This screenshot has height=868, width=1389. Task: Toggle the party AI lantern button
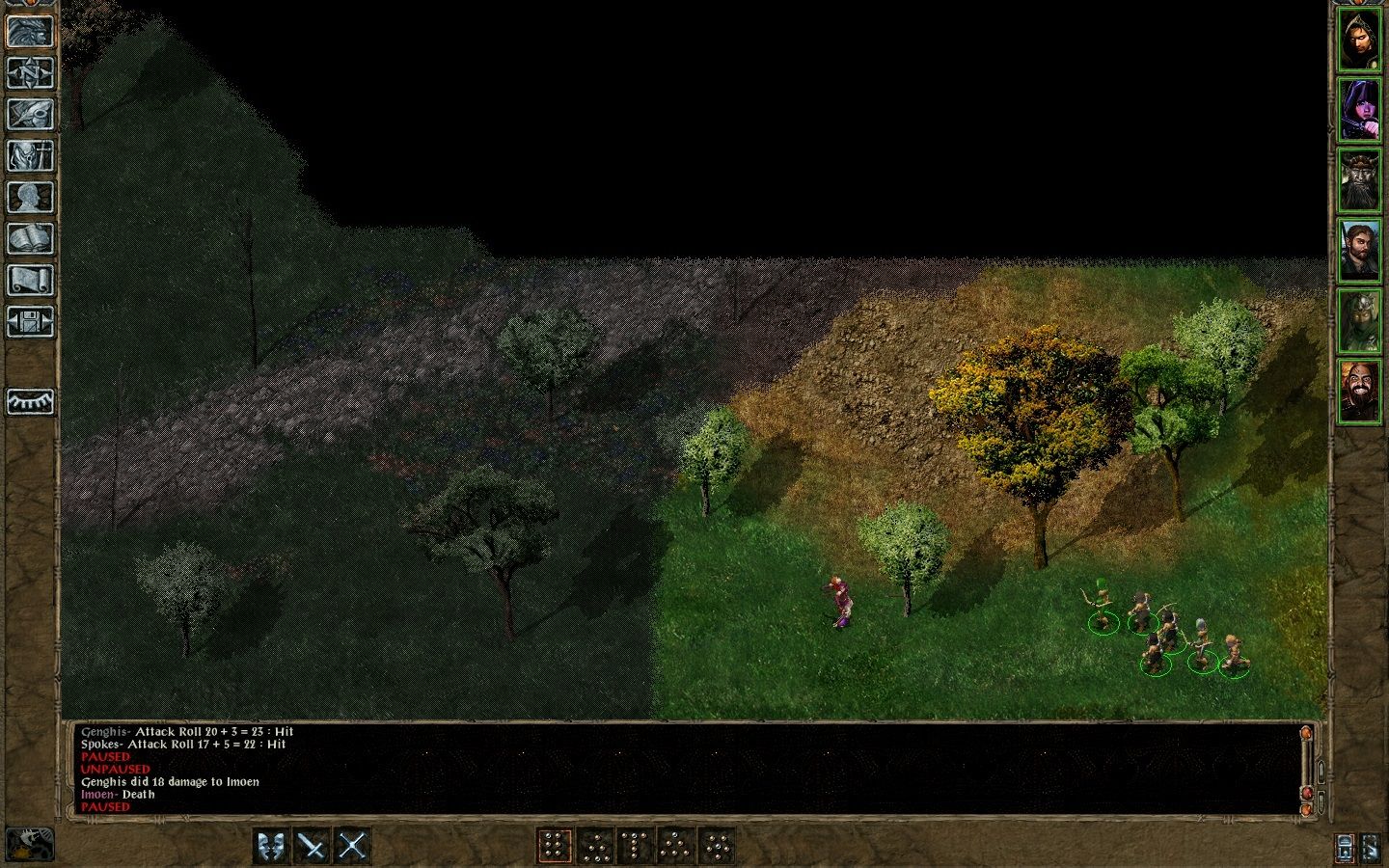[1346, 848]
